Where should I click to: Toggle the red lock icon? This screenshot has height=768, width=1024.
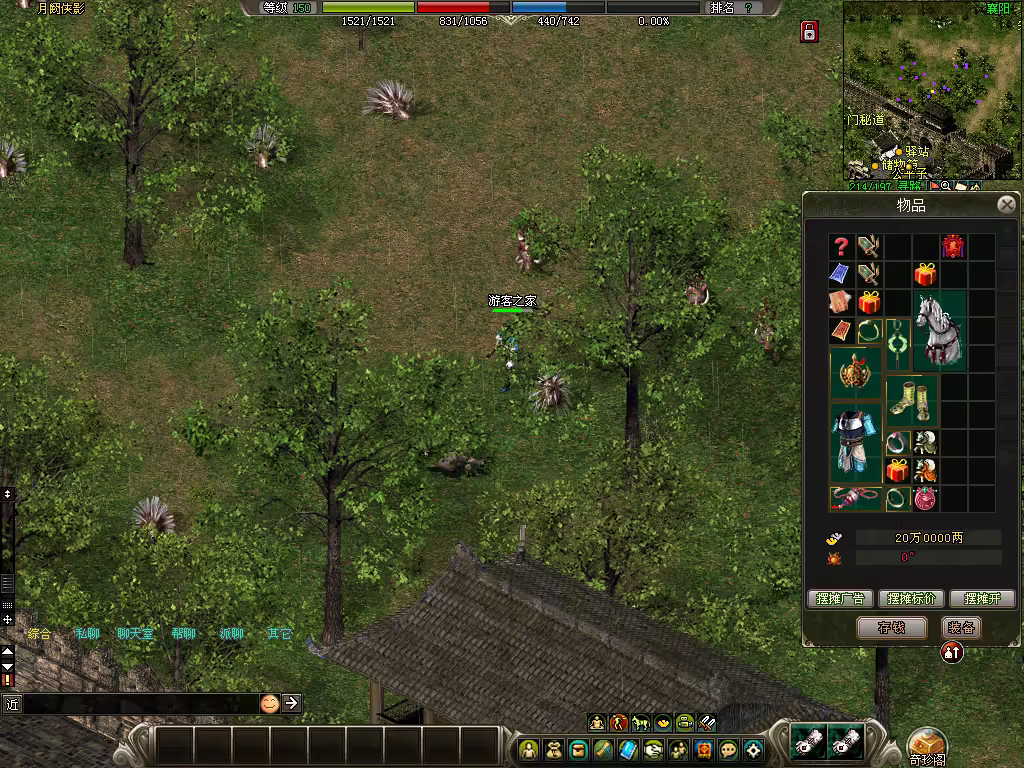pyautogui.click(x=809, y=32)
